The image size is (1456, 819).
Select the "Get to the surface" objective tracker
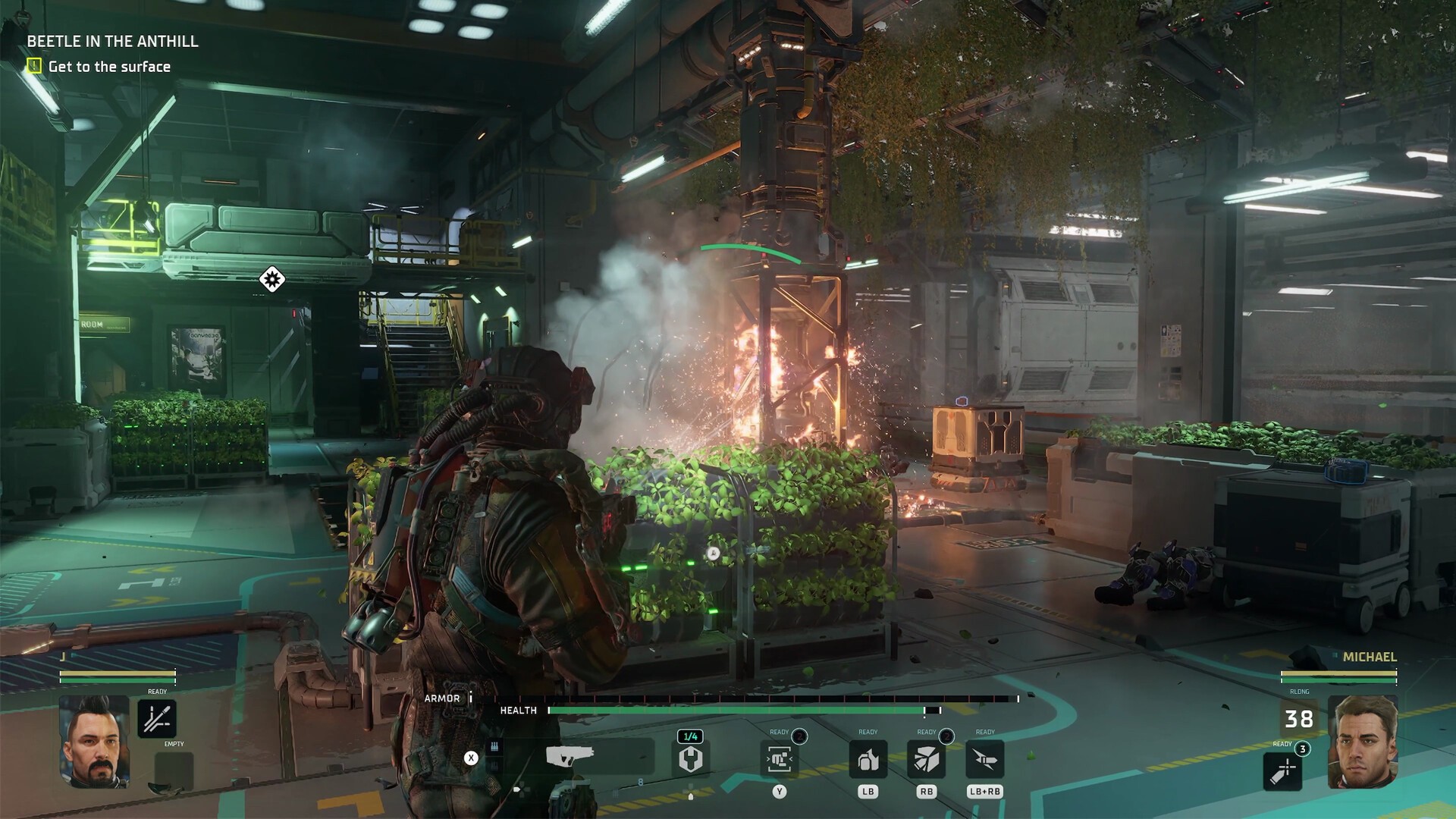click(x=108, y=67)
